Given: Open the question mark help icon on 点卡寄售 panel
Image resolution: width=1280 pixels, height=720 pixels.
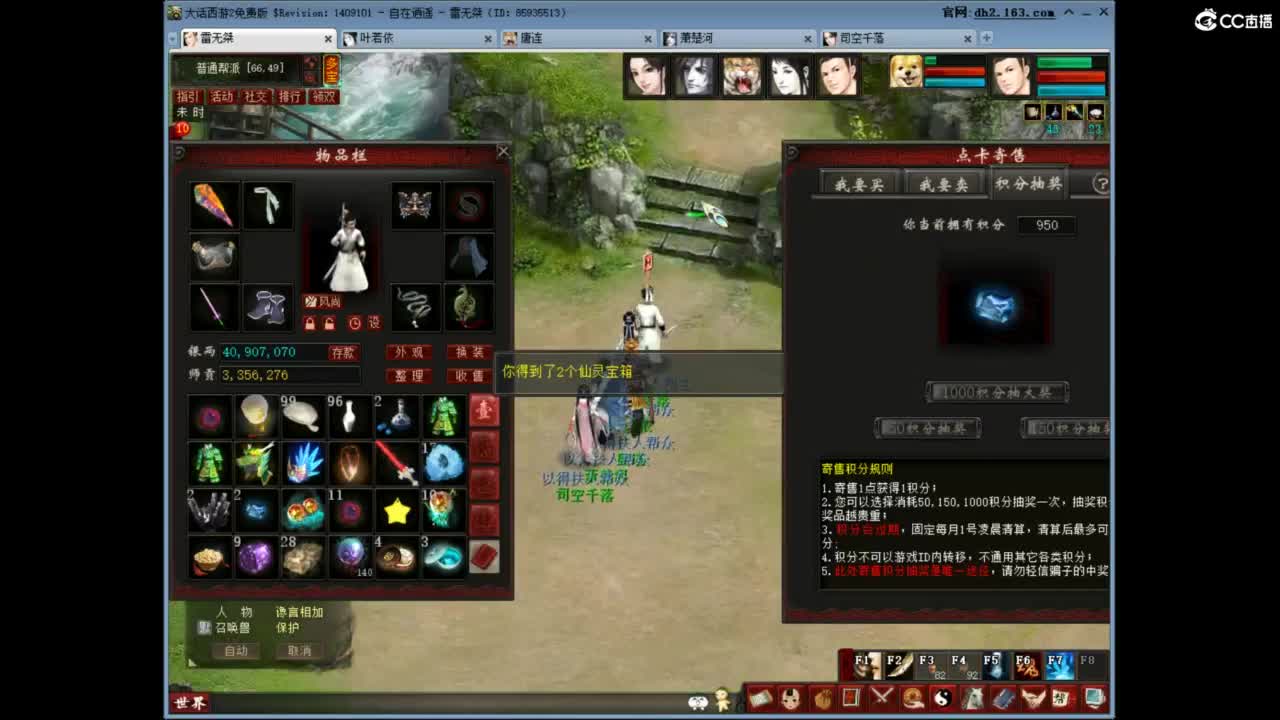Looking at the screenshot, I should [1100, 184].
